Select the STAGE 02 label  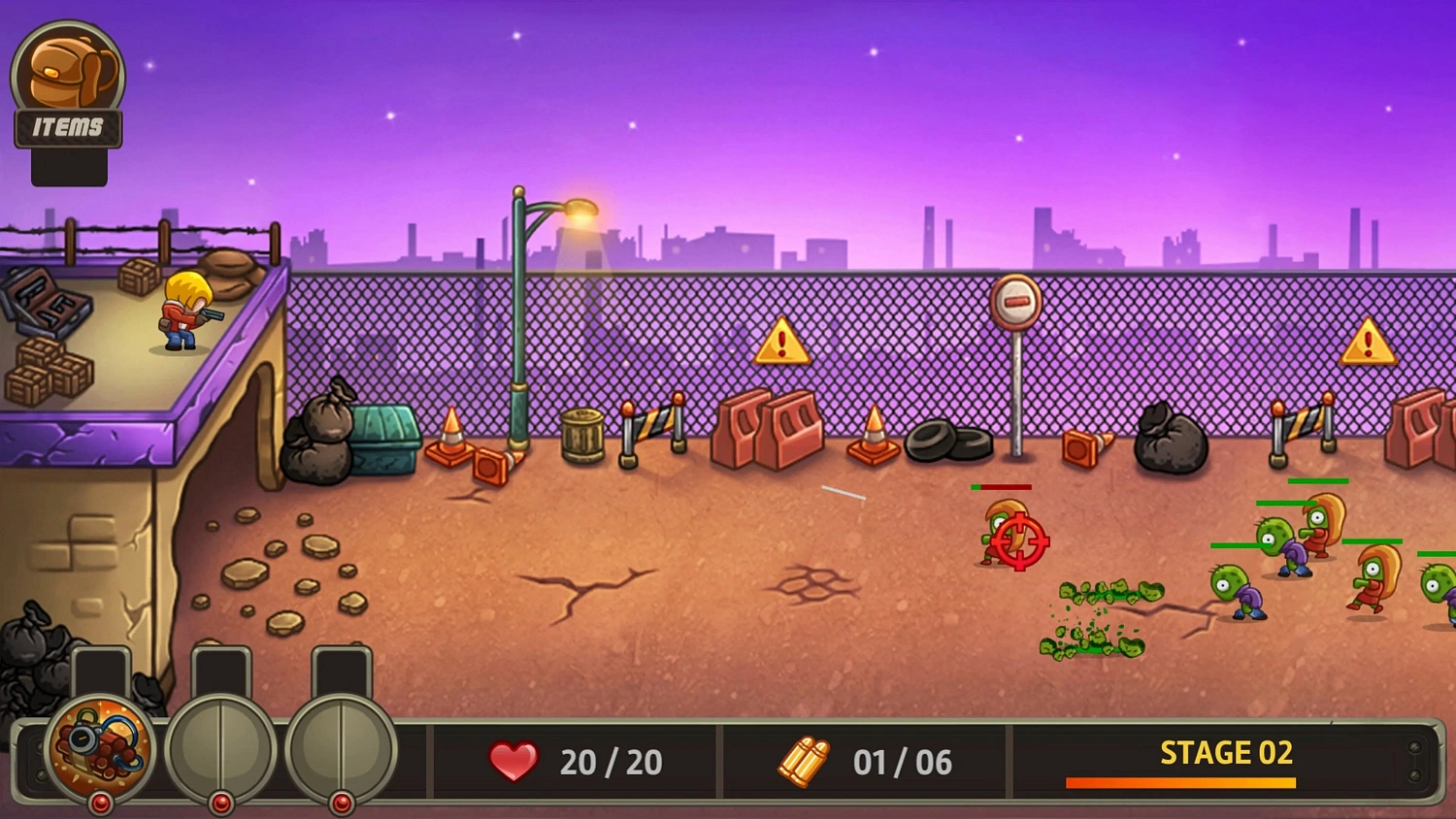coord(1226,753)
